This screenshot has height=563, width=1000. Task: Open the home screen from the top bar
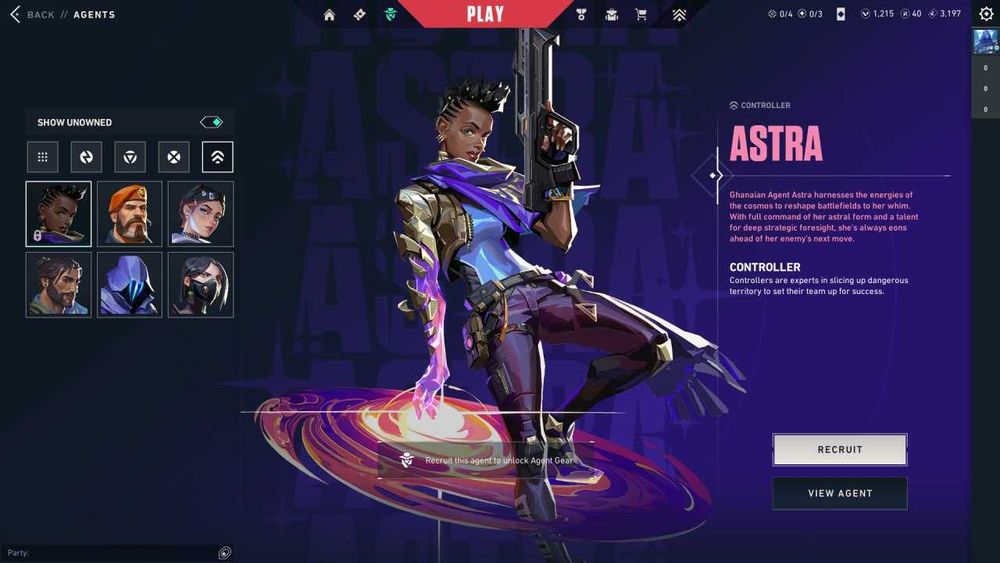pos(330,15)
